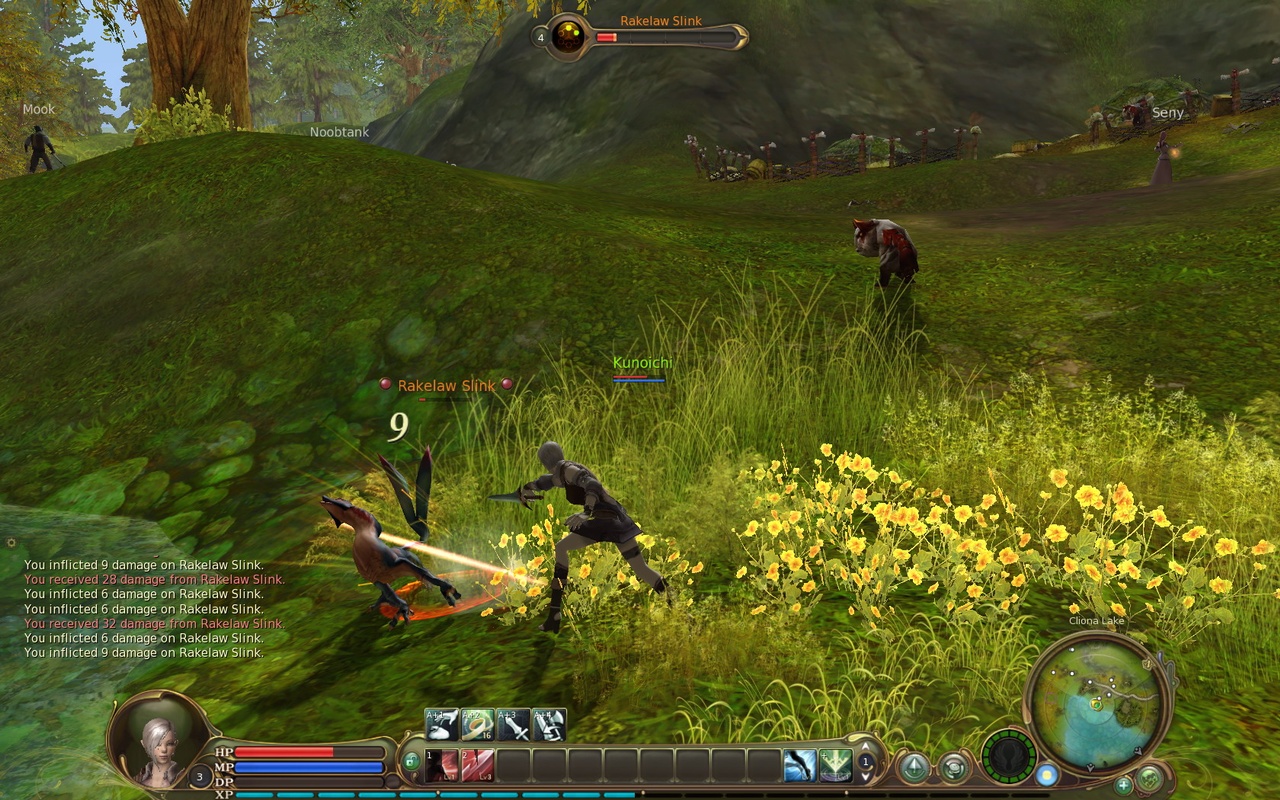Toggle the quickbar lock padlock

pyautogui.click(x=412, y=762)
